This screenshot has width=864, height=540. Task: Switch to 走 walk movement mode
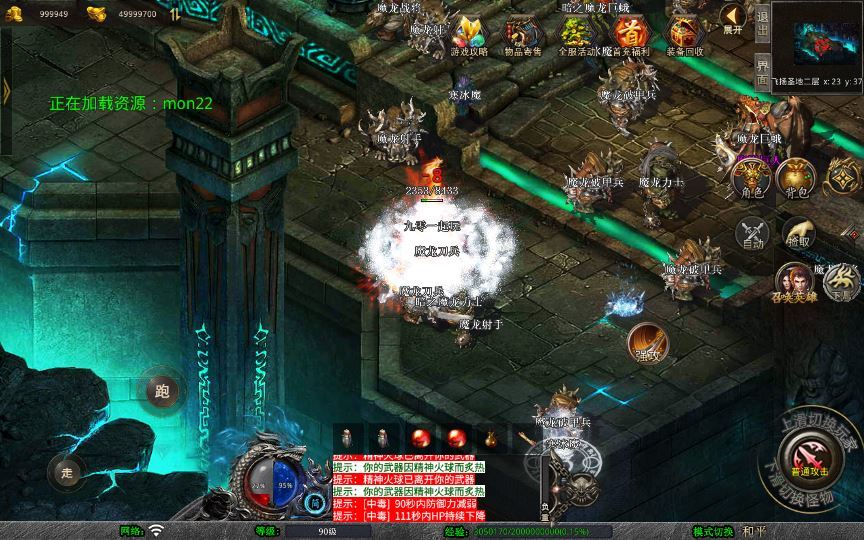[67, 473]
